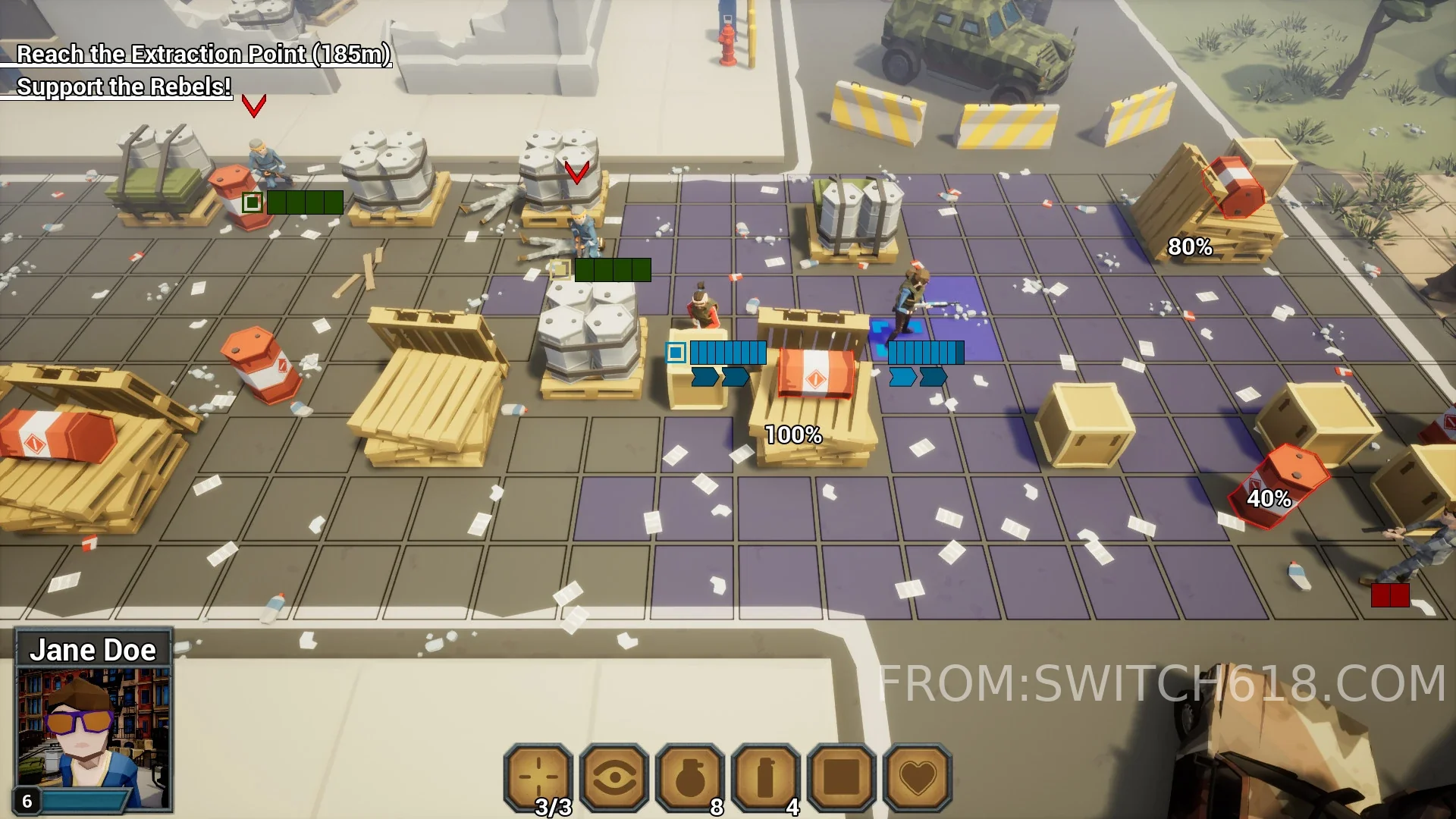Click the square action button
This screenshot has width=1456, height=819.
click(x=842, y=777)
